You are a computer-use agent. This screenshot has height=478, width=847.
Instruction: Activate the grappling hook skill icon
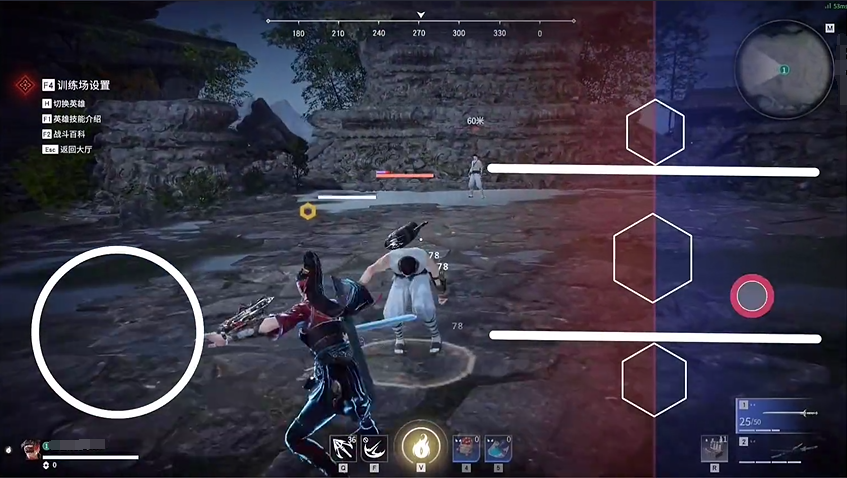point(343,447)
